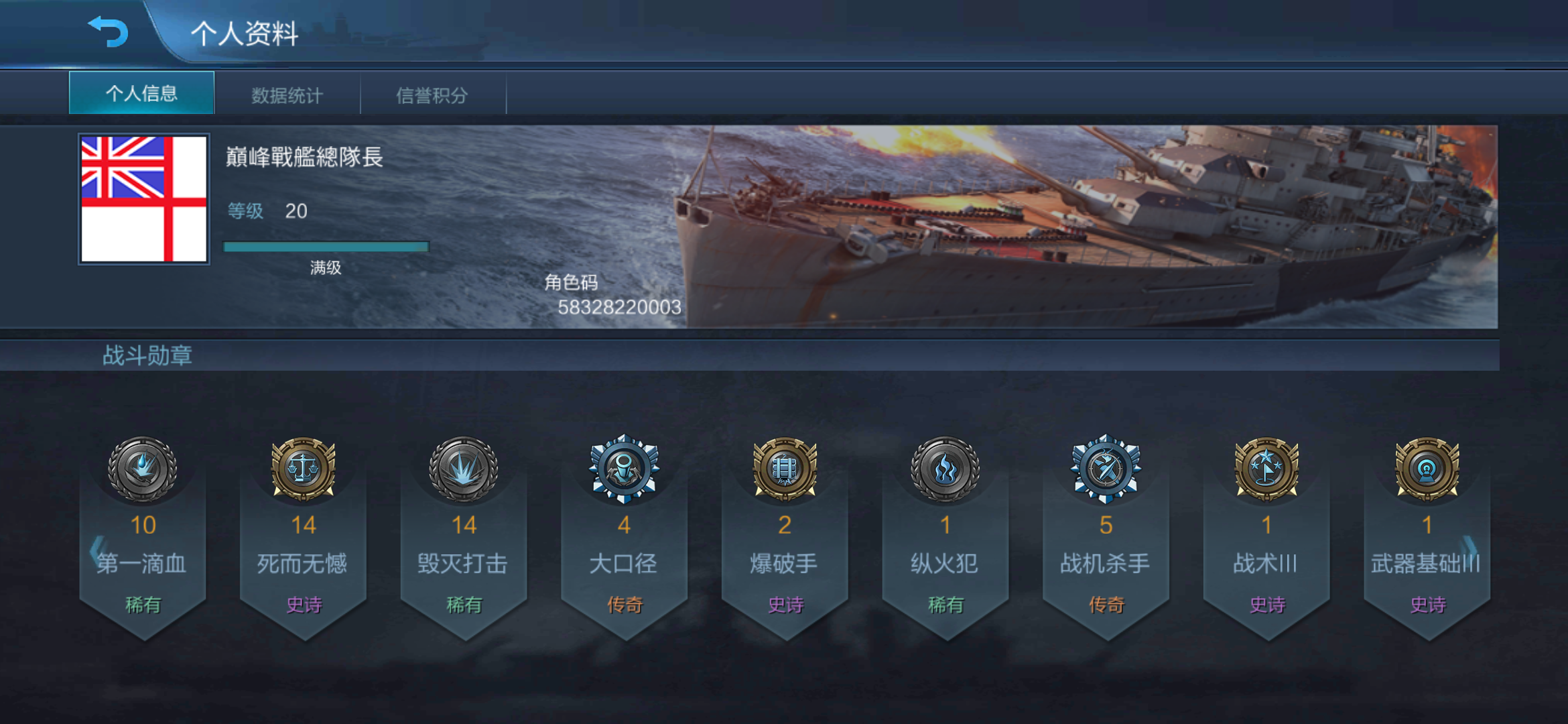Select the 爆破手 medal icon

point(785,469)
